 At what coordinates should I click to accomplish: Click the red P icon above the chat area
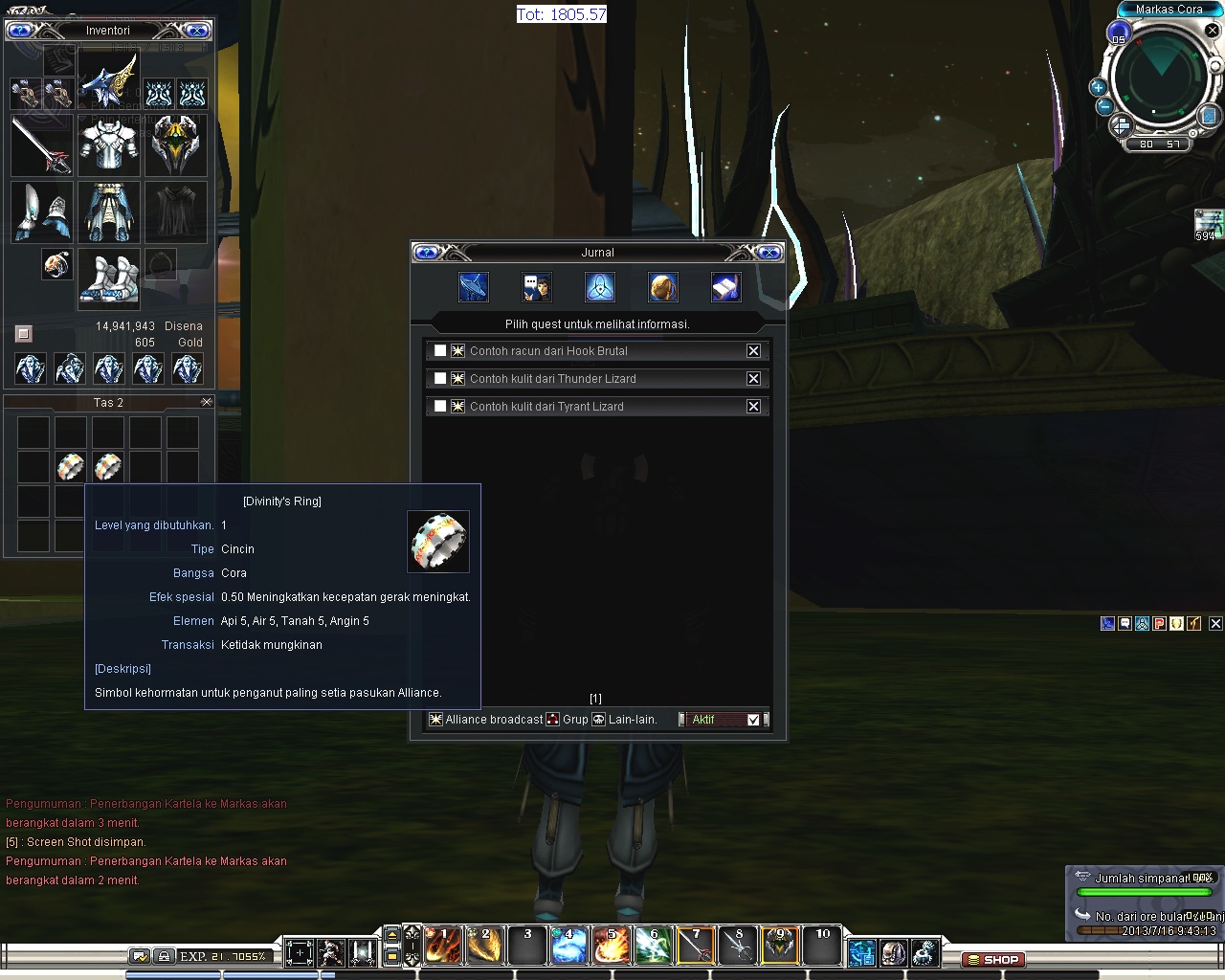1158,623
